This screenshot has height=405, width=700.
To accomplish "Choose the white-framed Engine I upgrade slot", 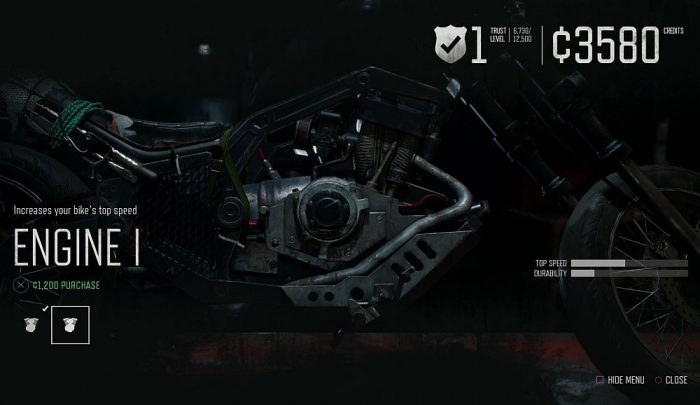I will point(70,324).
